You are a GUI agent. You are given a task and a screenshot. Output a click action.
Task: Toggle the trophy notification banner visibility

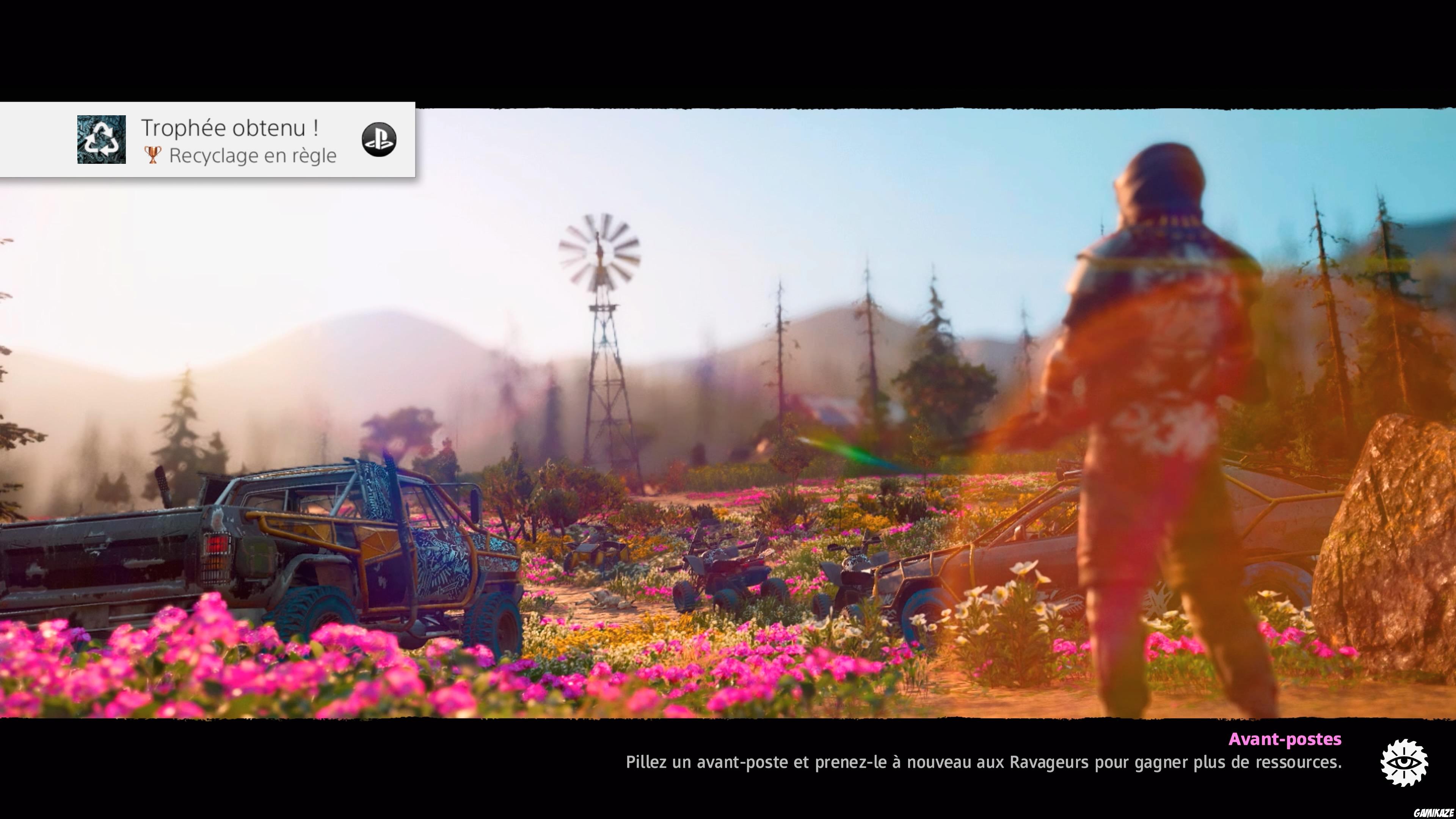click(209, 139)
